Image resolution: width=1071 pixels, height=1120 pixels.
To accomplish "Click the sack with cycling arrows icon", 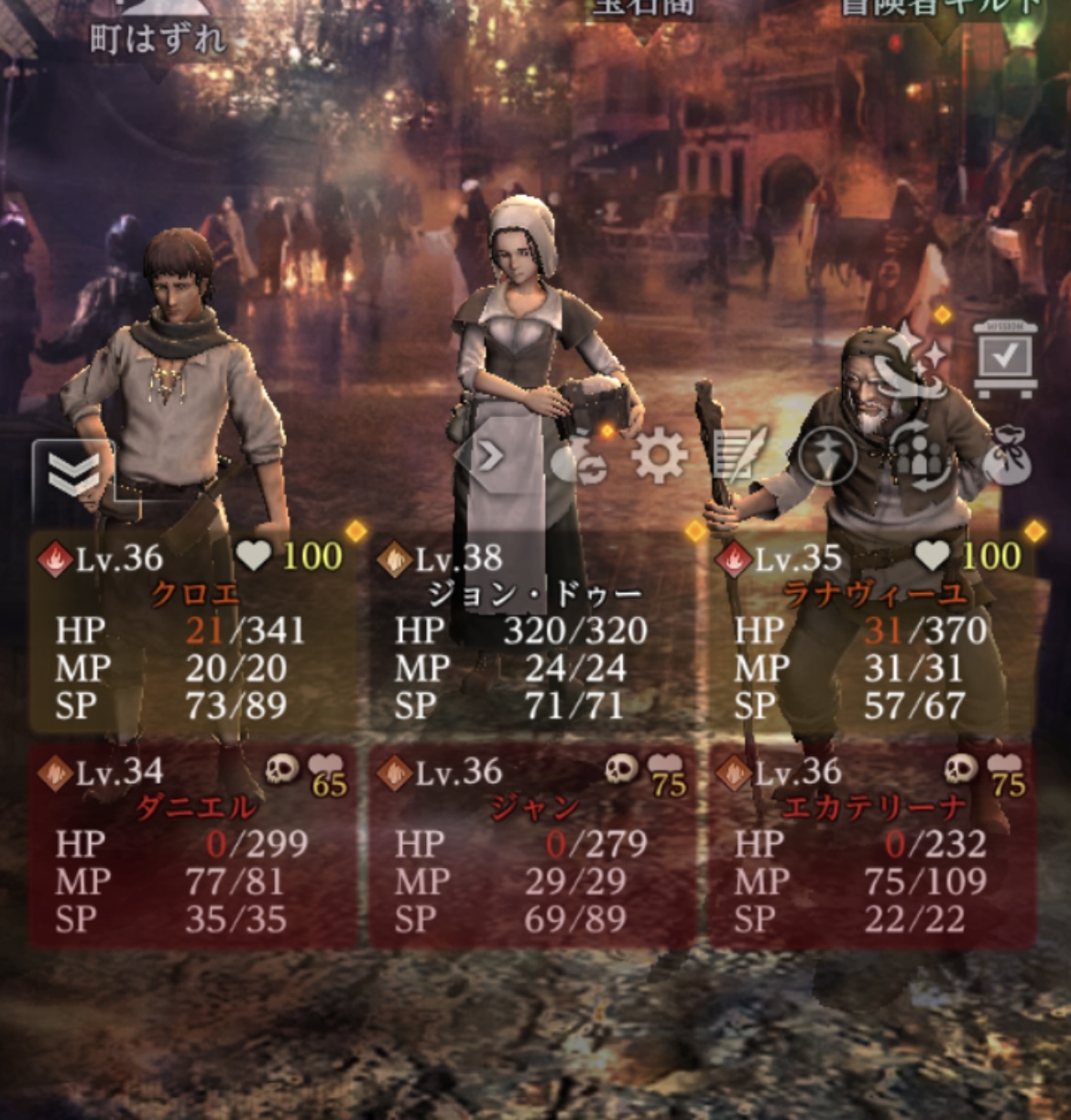I will click(x=579, y=458).
